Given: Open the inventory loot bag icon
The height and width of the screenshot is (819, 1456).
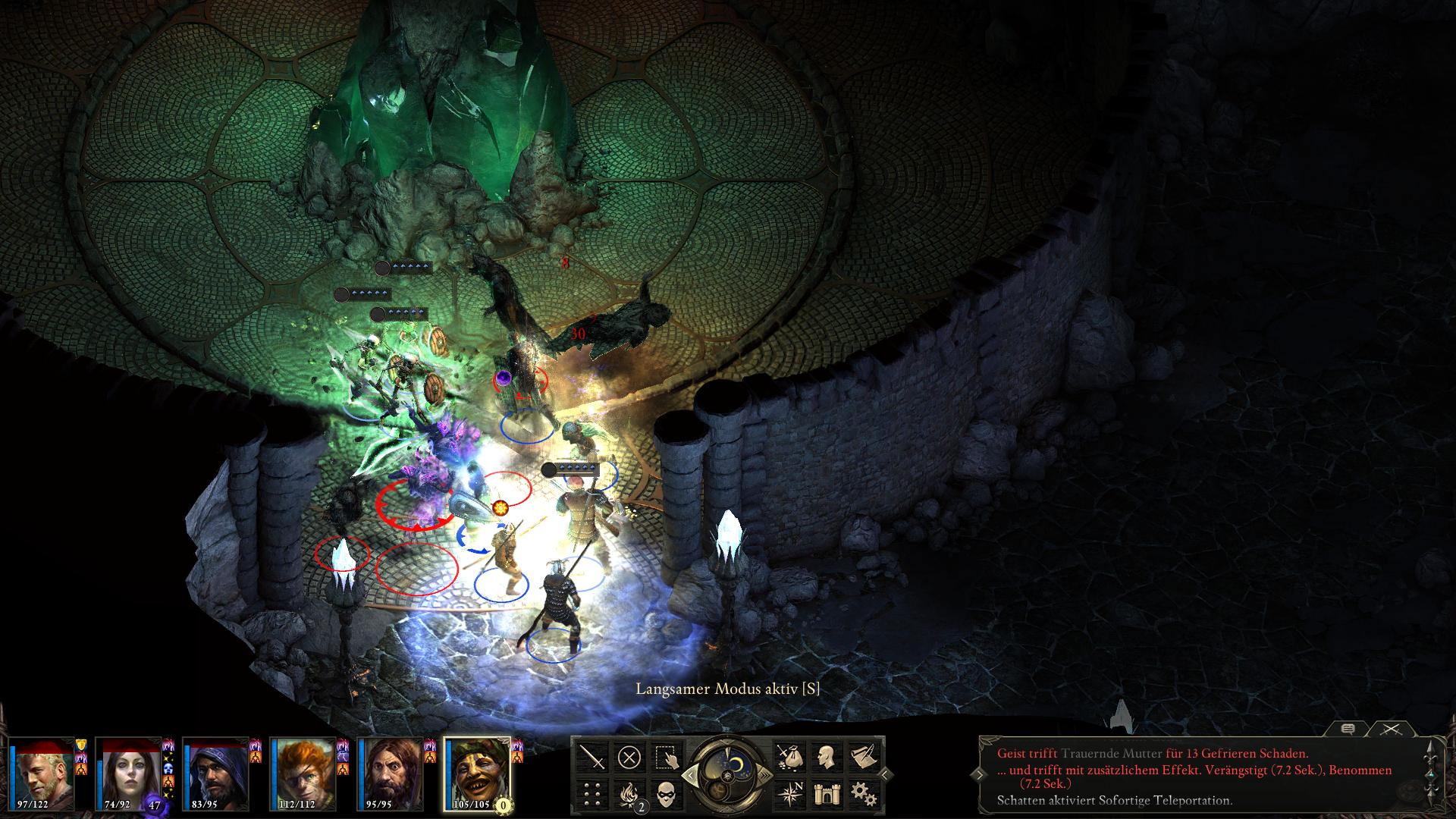Looking at the screenshot, I should [789, 757].
